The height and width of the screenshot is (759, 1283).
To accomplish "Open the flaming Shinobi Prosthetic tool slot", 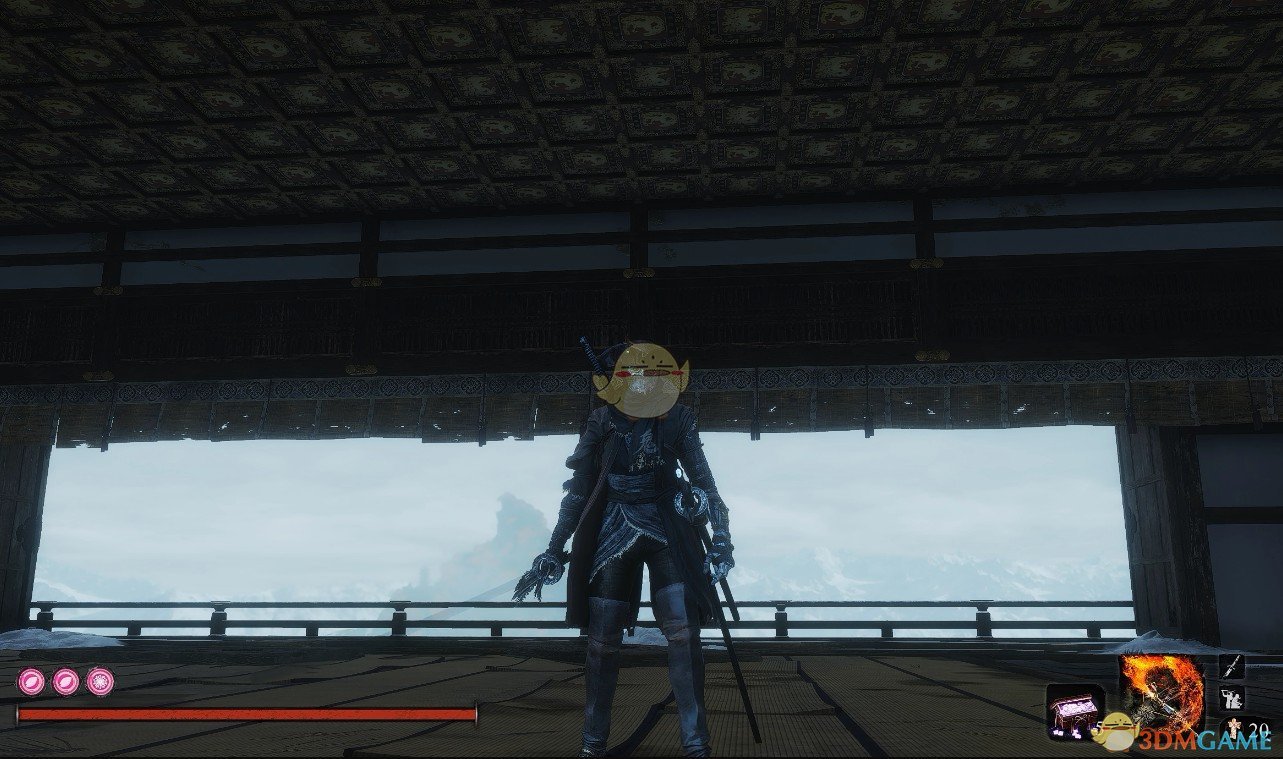I will (x=1162, y=690).
